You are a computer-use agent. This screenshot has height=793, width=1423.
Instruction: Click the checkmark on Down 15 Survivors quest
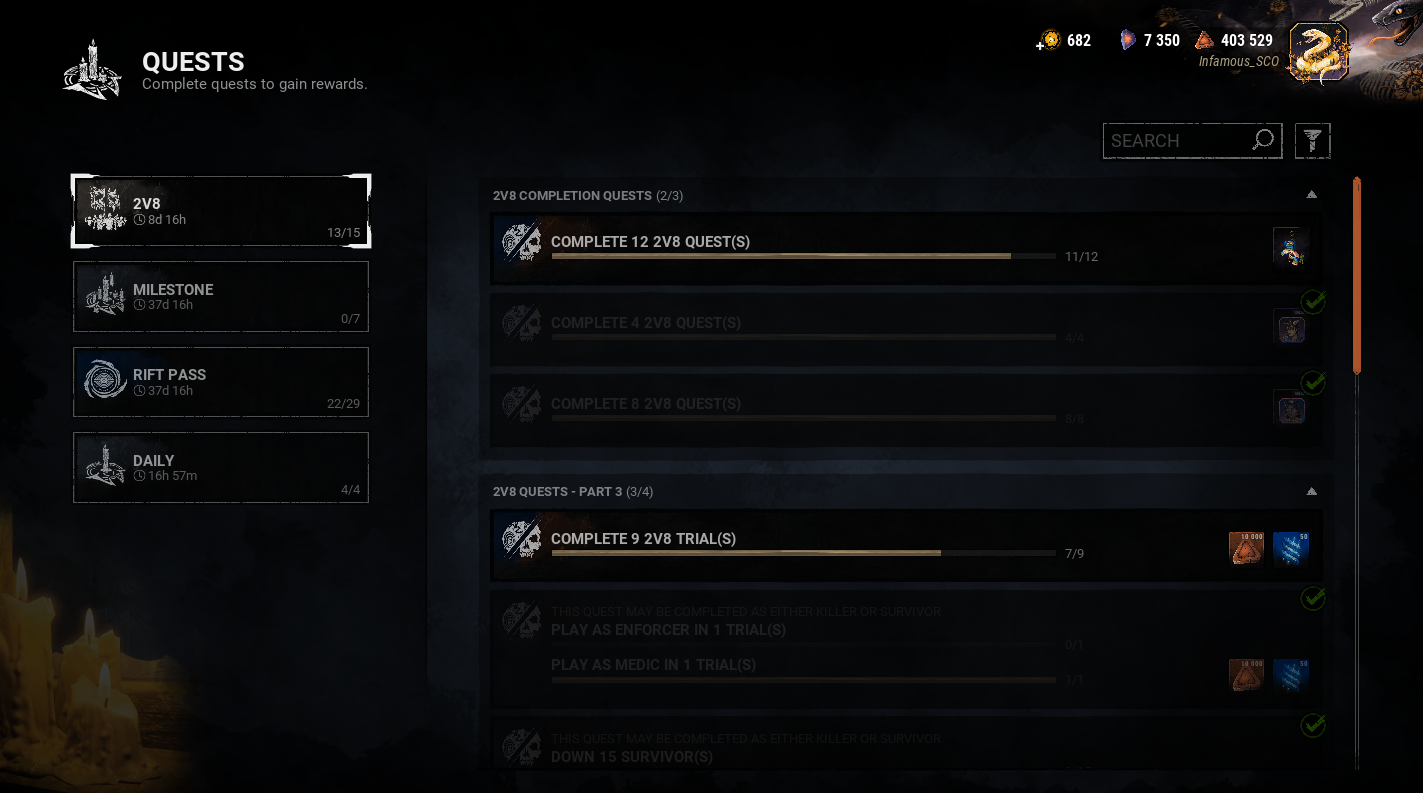click(1314, 726)
